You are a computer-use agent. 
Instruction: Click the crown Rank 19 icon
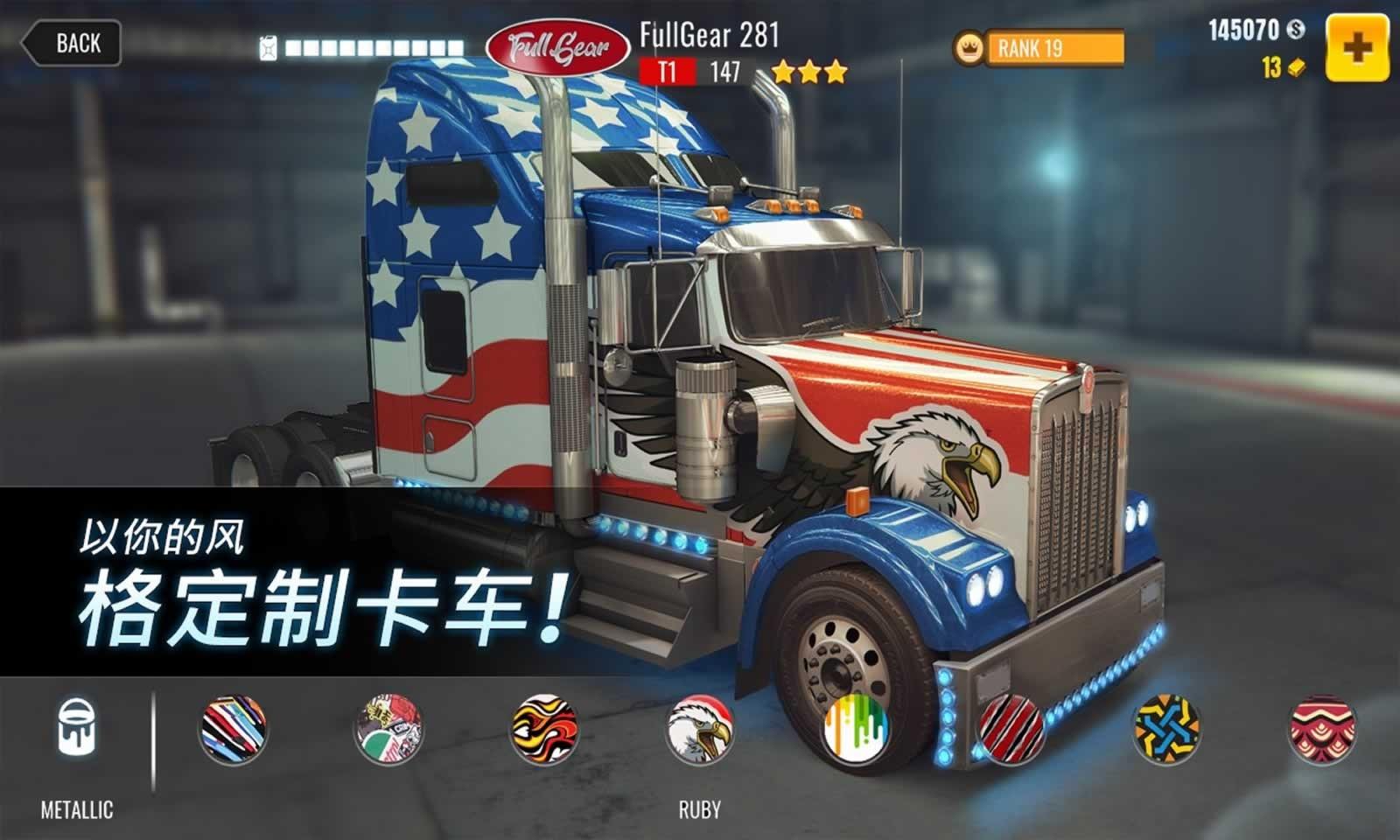tap(968, 48)
